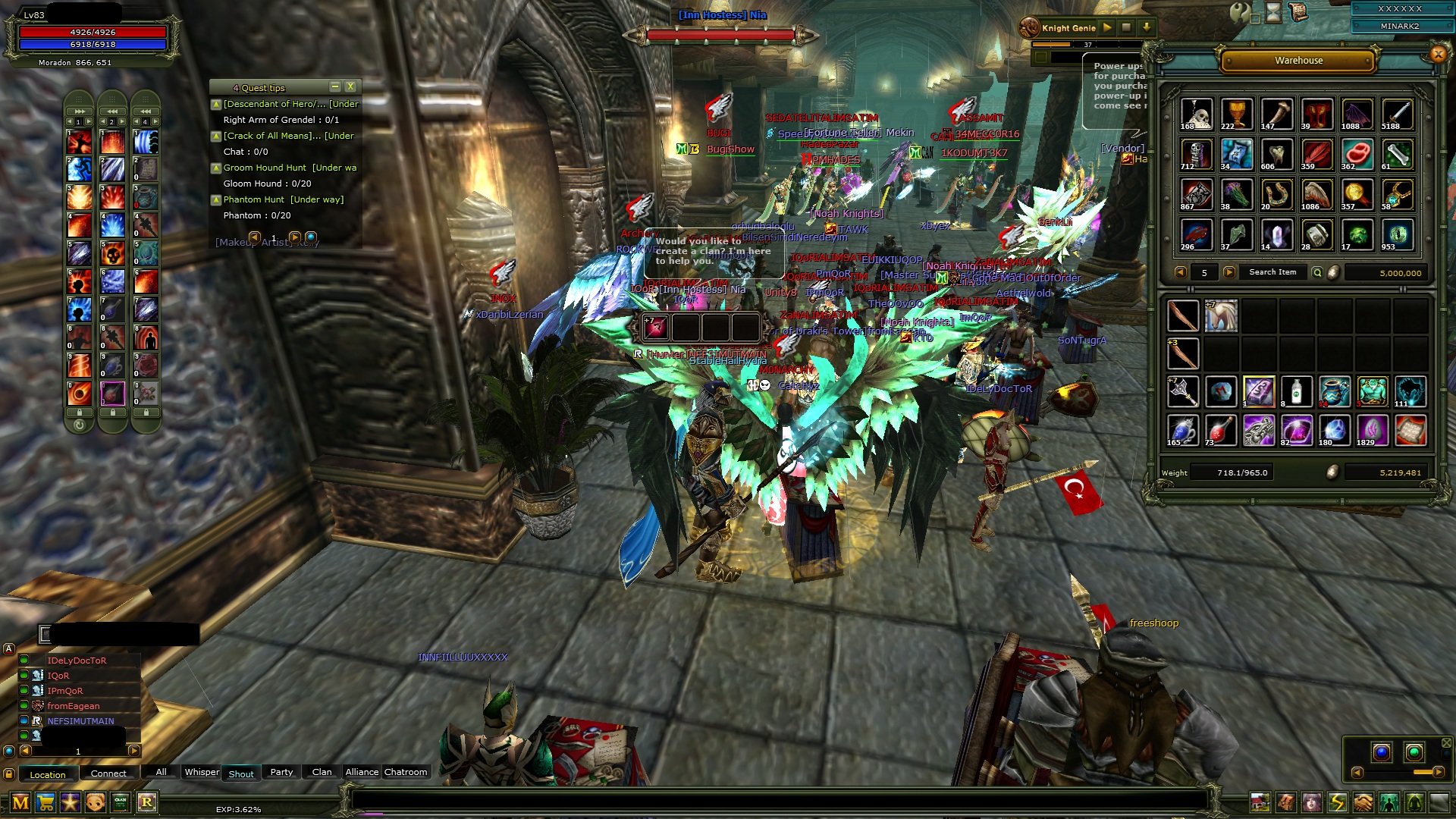Expand the Phantom Hunt quest entry
This screenshot has height=819, width=1456.
click(216, 199)
